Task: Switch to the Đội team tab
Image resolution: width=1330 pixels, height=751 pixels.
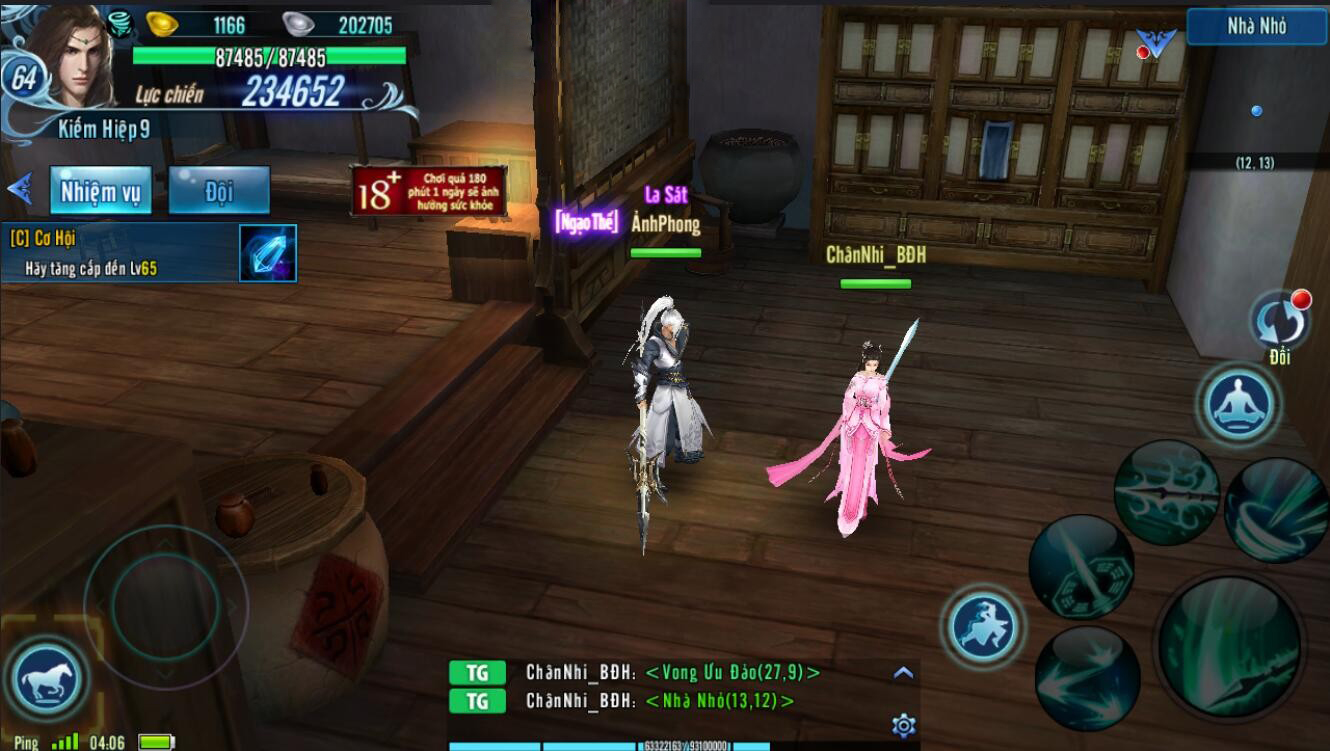Action: tap(219, 190)
